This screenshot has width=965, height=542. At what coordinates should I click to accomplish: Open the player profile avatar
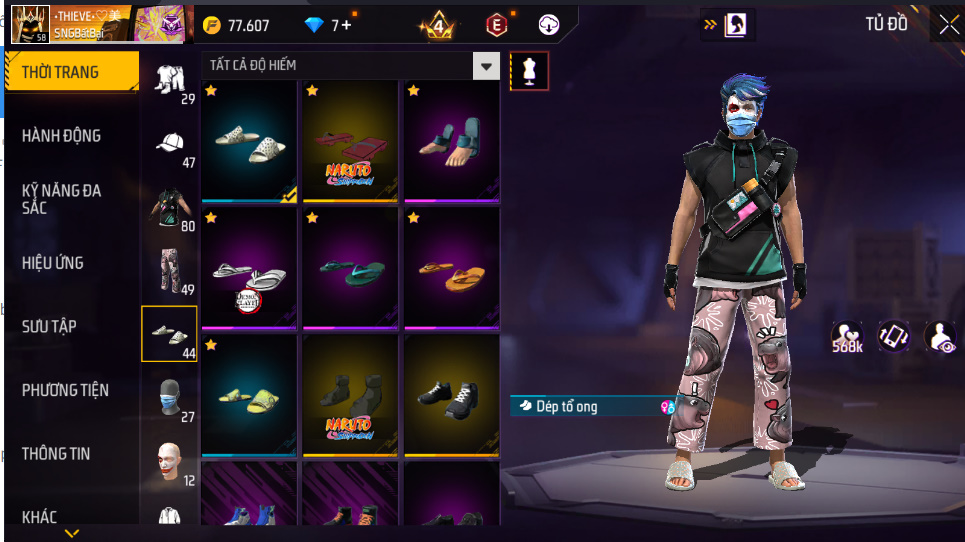coord(30,24)
